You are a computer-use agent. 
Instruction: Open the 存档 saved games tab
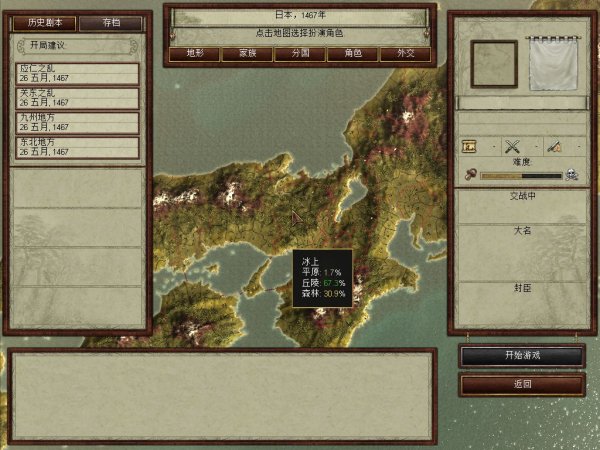(110, 22)
